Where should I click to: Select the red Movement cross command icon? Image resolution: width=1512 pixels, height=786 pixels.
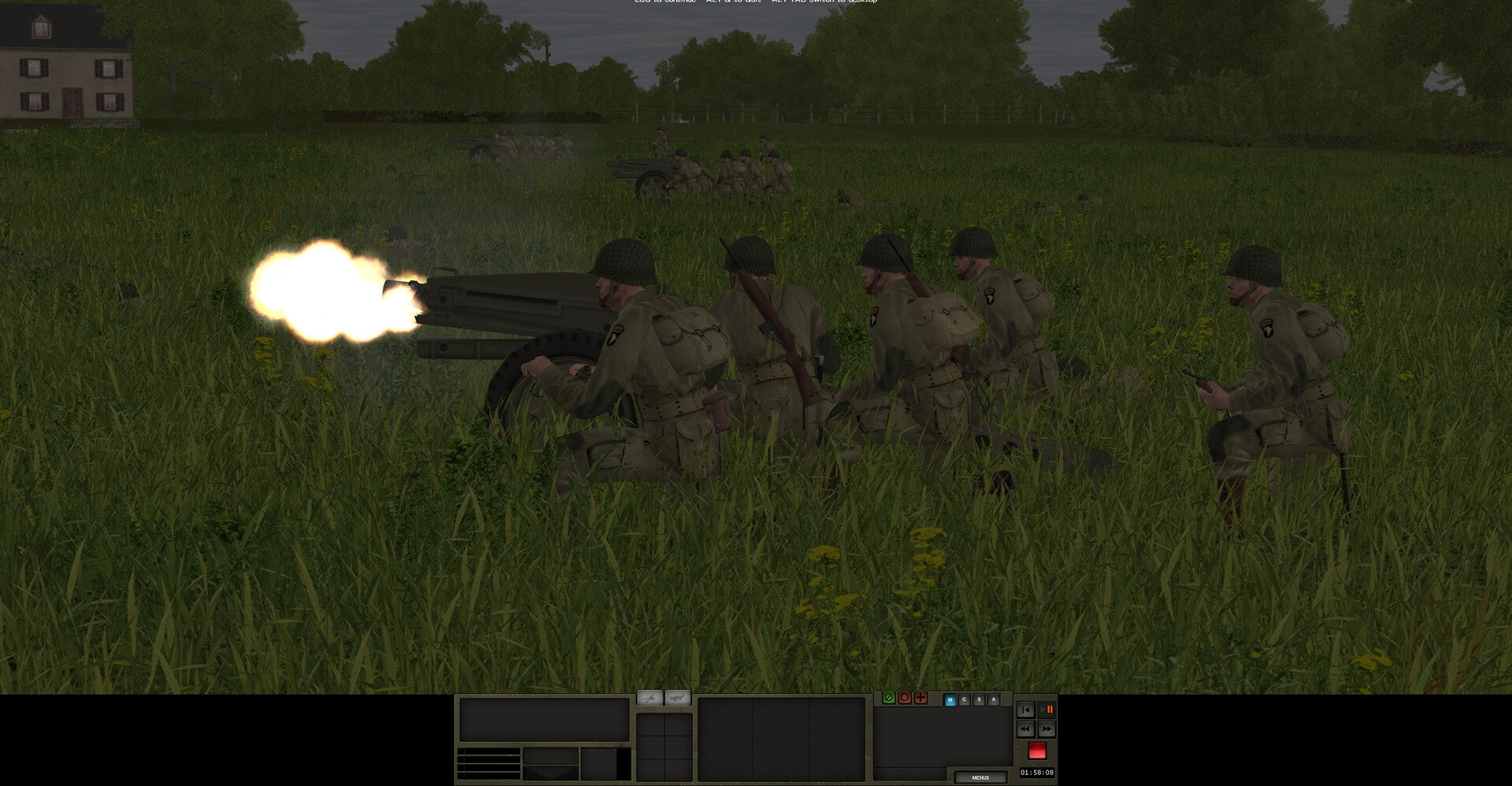(x=921, y=698)
